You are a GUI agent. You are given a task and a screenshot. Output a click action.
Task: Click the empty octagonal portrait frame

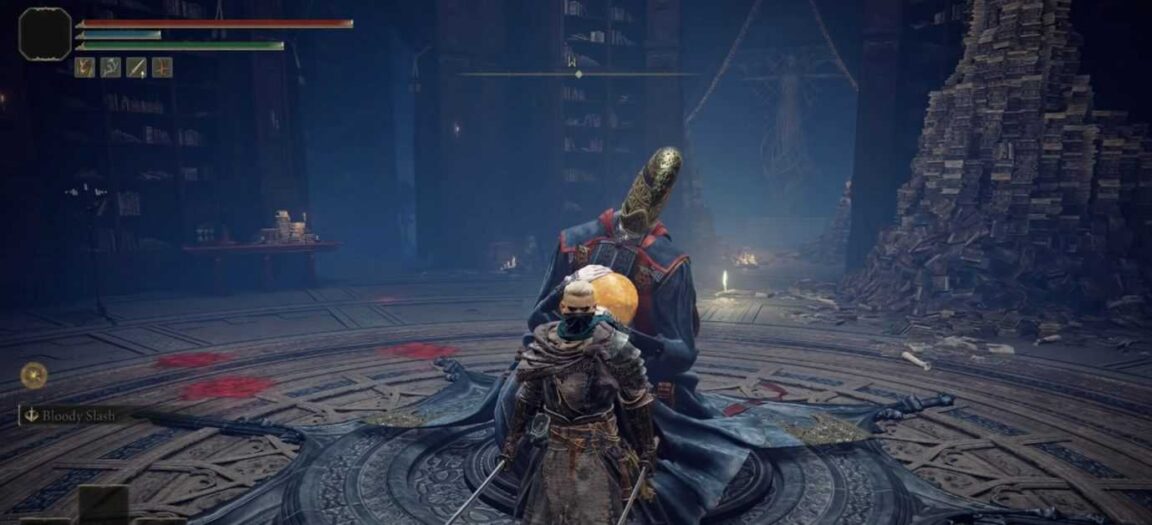click(x=45, y=34)
